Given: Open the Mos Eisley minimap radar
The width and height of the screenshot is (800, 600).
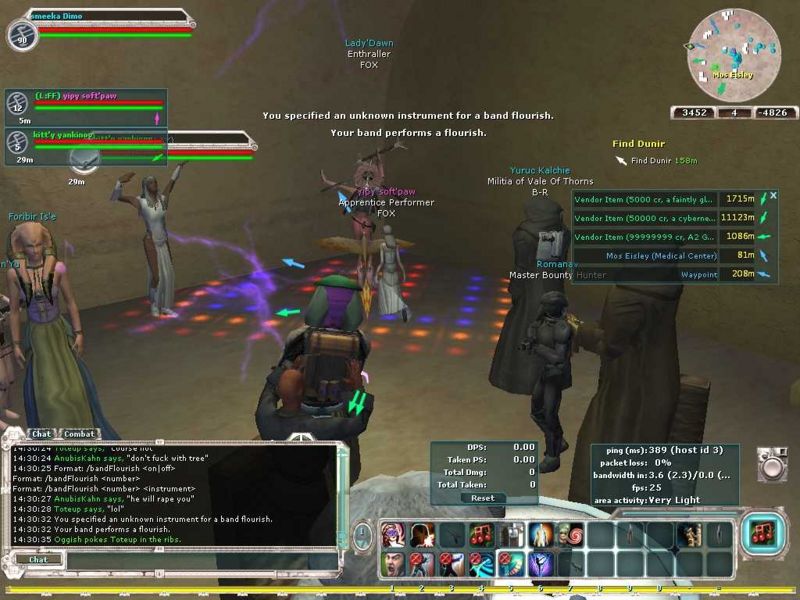Looking at the screenshot, I should pos(733,54).
